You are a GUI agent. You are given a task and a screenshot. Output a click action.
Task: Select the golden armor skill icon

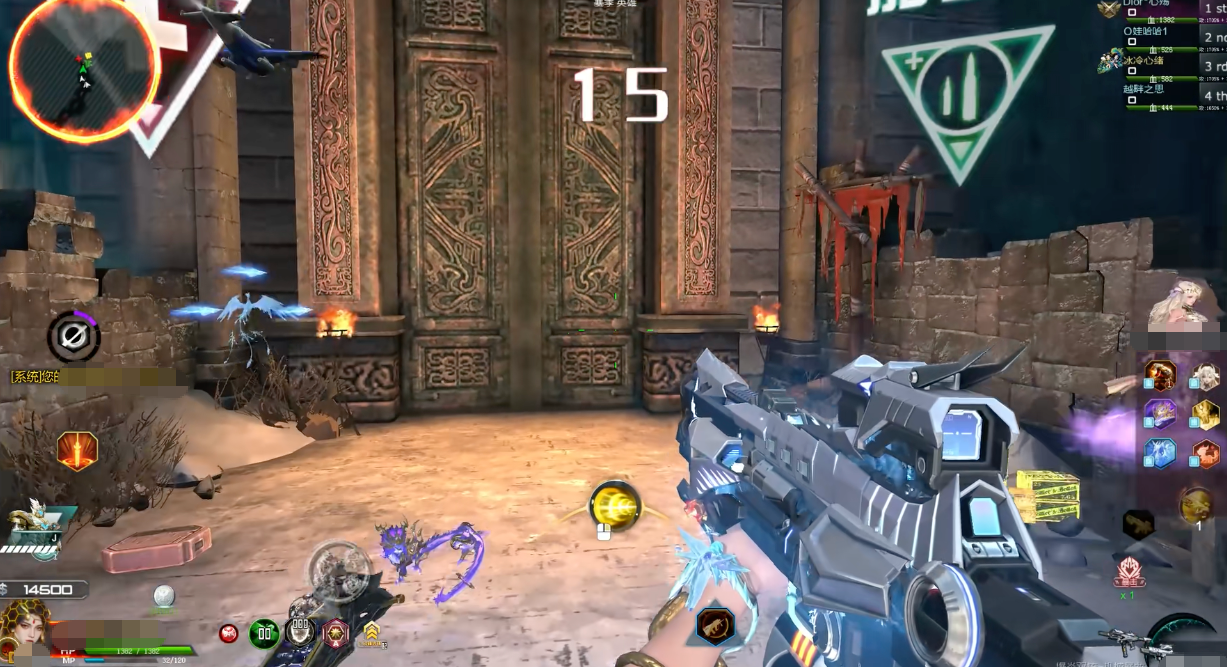(1205, 413)
